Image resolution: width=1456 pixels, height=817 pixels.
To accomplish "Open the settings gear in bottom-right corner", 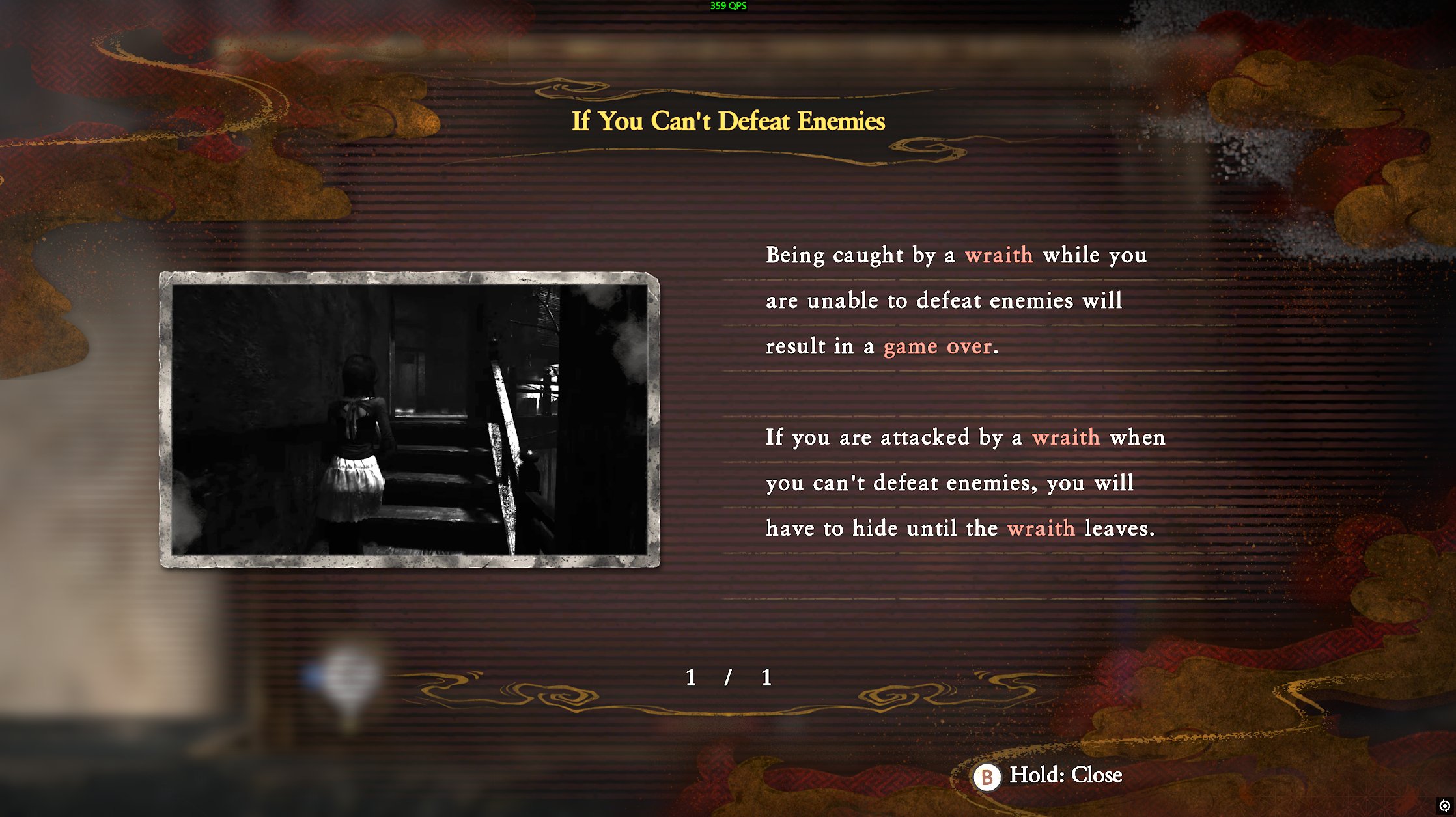I will point(1446,807).
